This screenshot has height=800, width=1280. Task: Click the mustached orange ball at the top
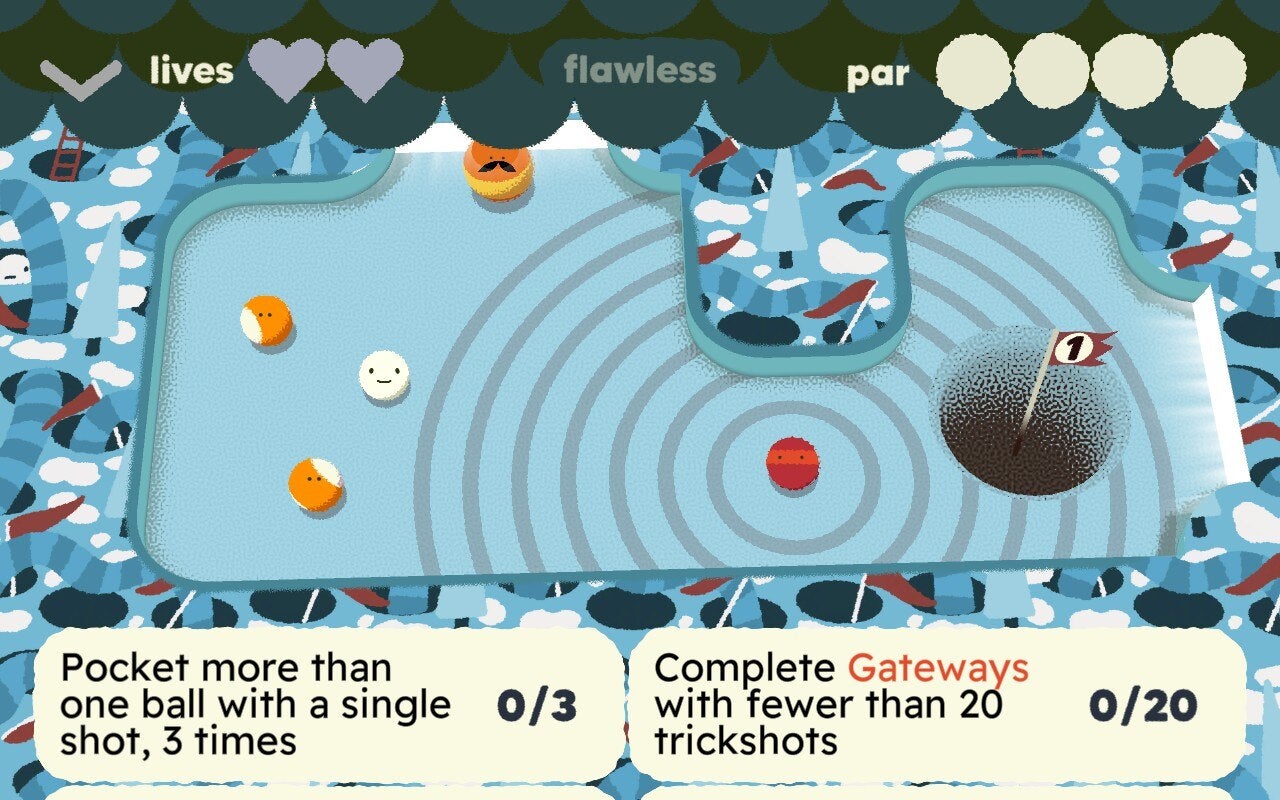[x=498, y=170]
